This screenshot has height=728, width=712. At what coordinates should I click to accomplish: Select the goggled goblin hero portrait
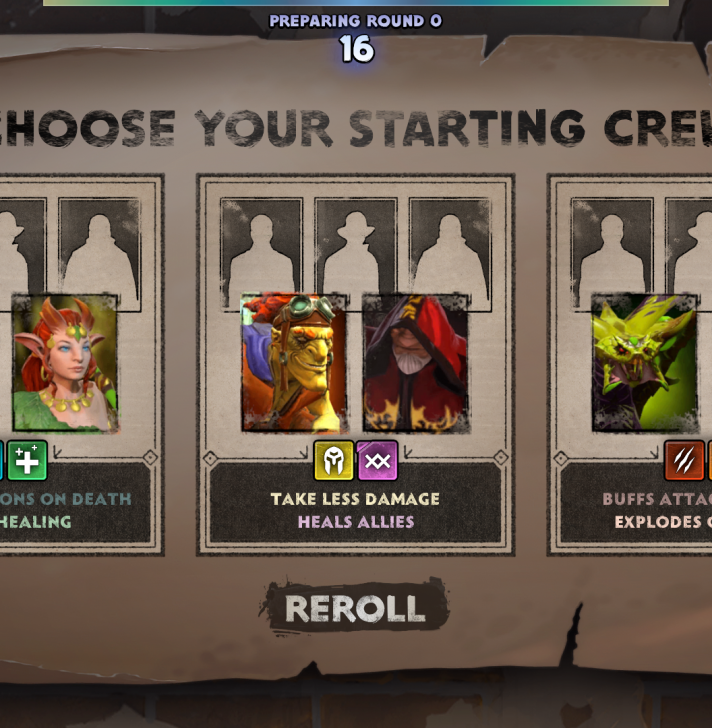294,362
